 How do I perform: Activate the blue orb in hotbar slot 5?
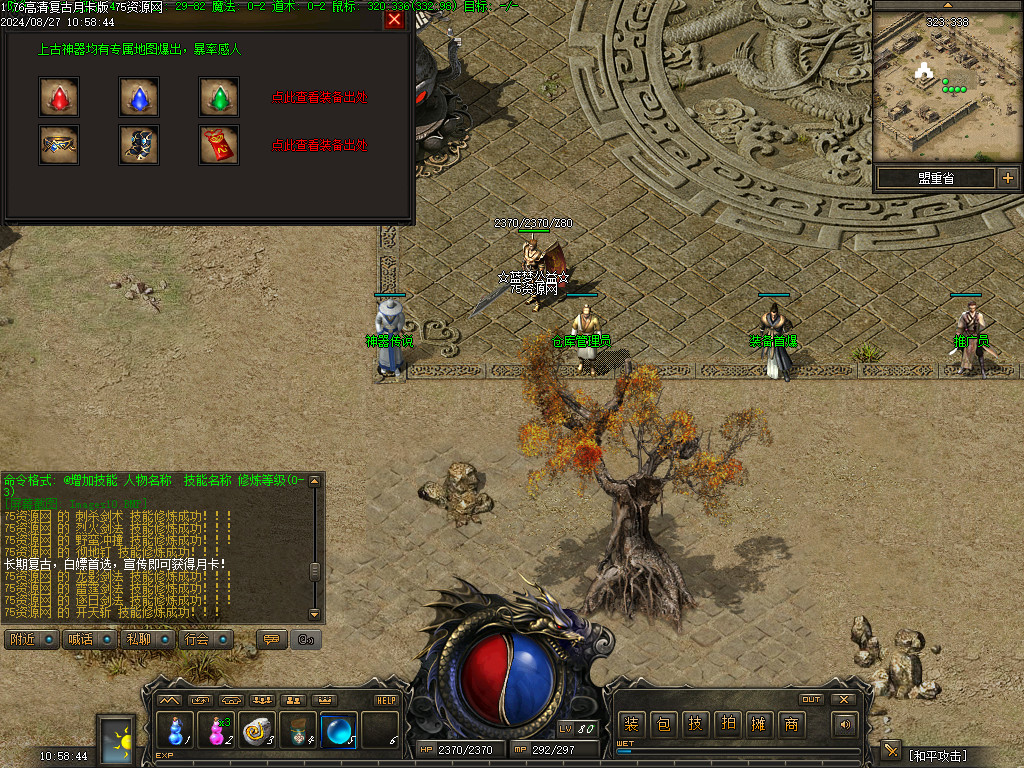pyautogui.click(x=338, y=730)
